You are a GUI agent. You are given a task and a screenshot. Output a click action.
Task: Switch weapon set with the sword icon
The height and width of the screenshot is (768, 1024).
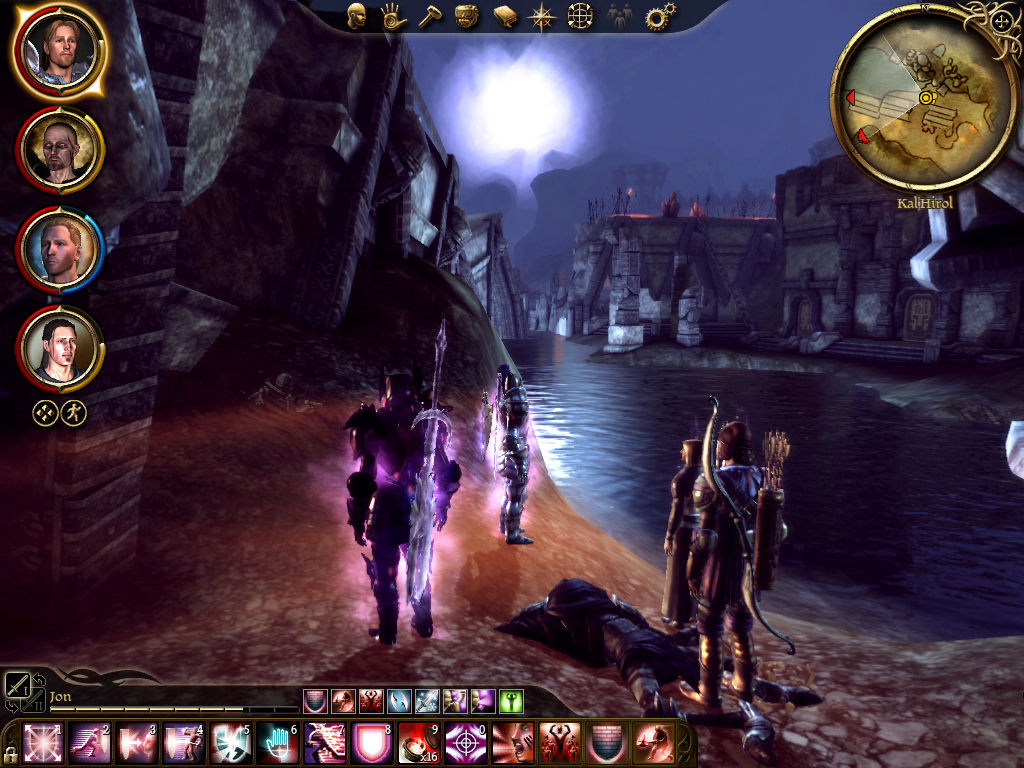19,686
